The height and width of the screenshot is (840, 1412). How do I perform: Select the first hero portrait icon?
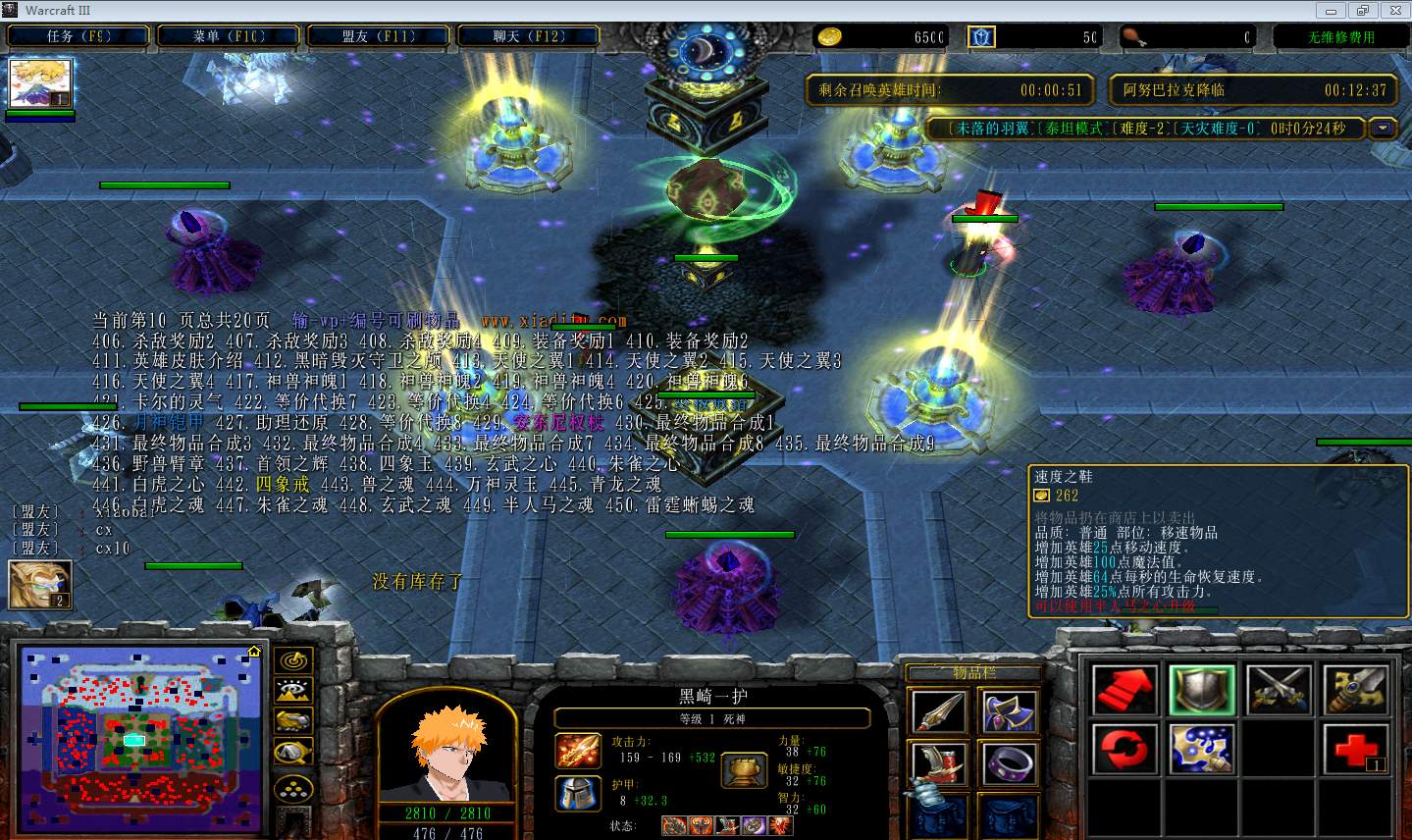[x=40, y=84]
